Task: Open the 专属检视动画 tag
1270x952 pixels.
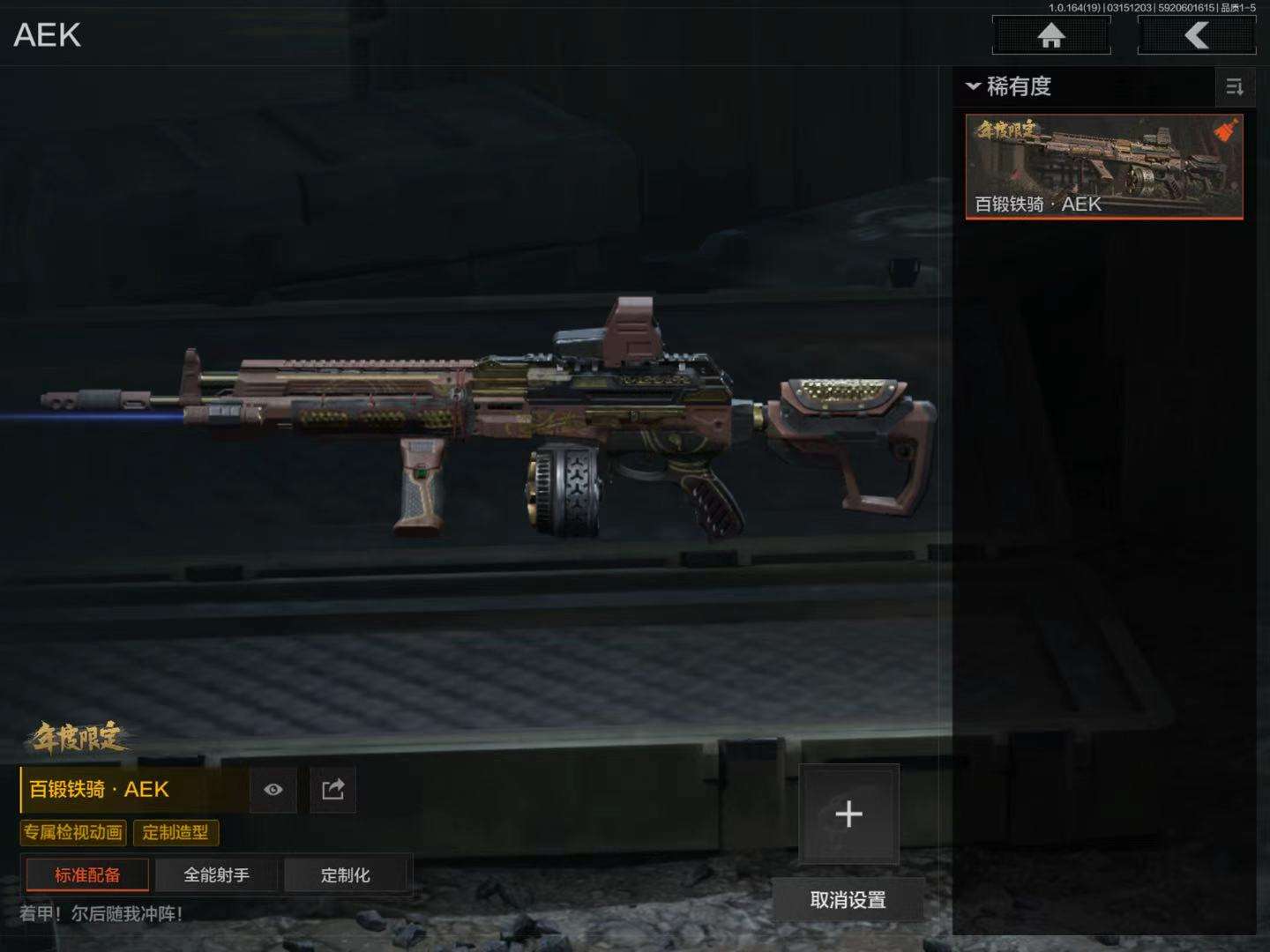Action: [73, 832]
